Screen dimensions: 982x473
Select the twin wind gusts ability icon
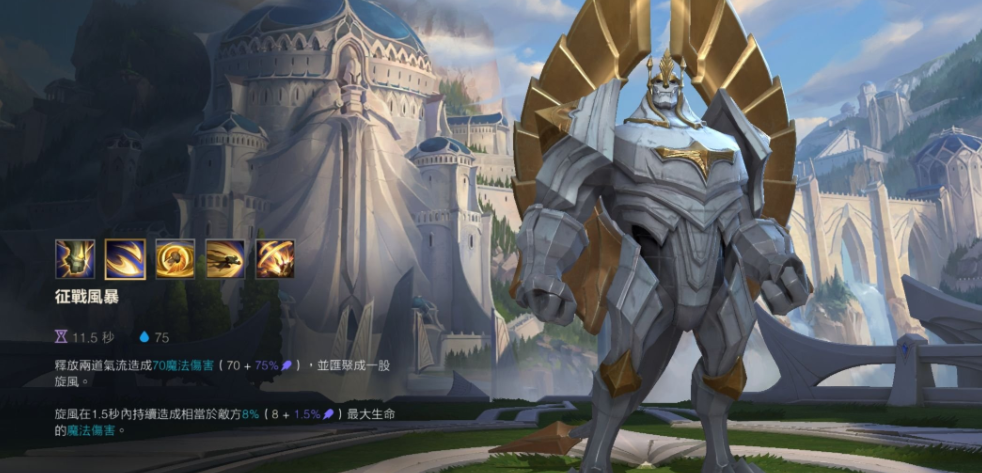point(125,259)
